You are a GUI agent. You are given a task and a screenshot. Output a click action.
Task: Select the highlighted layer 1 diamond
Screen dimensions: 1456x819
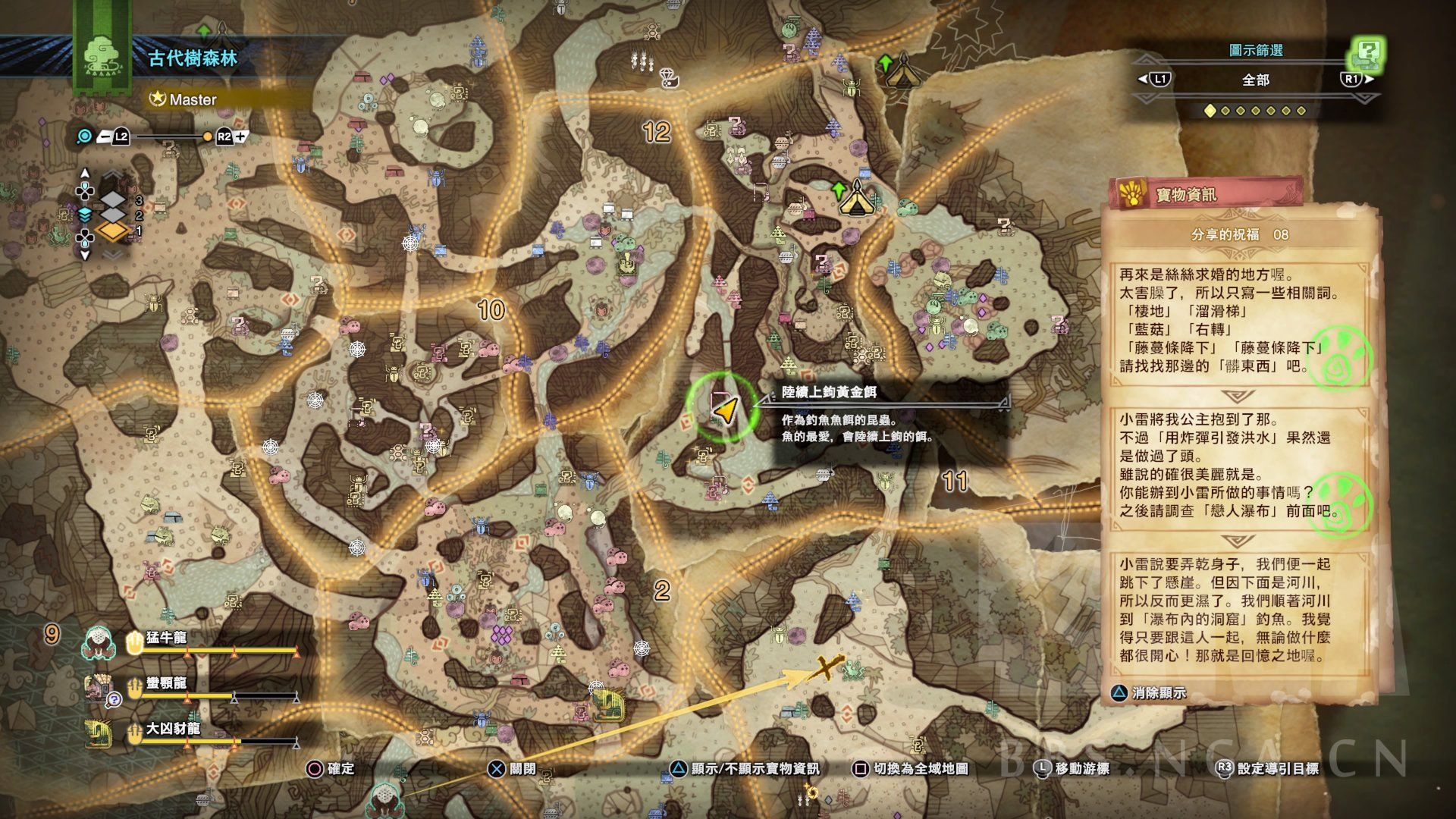[x=112, y=231]
